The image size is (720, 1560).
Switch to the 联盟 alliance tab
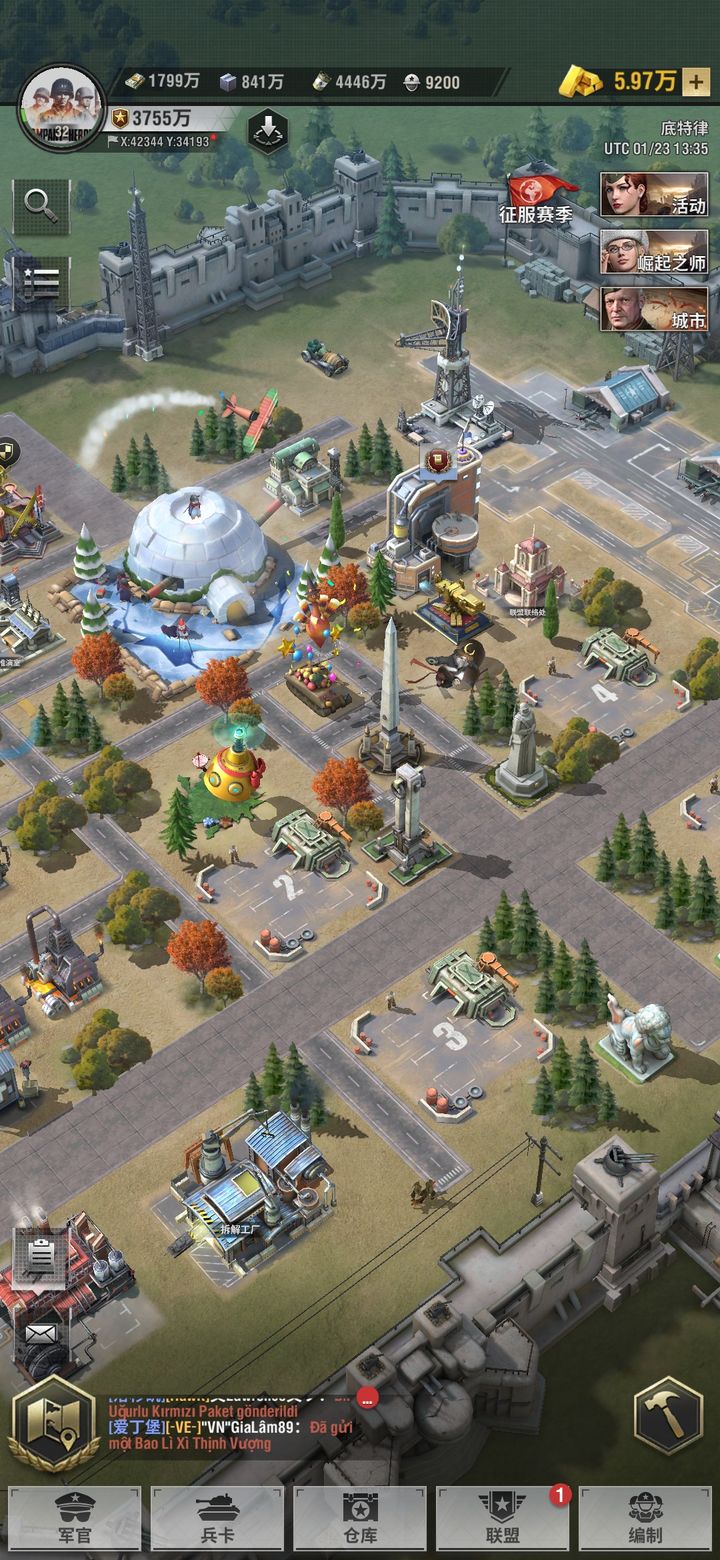tap(502, 1518)
